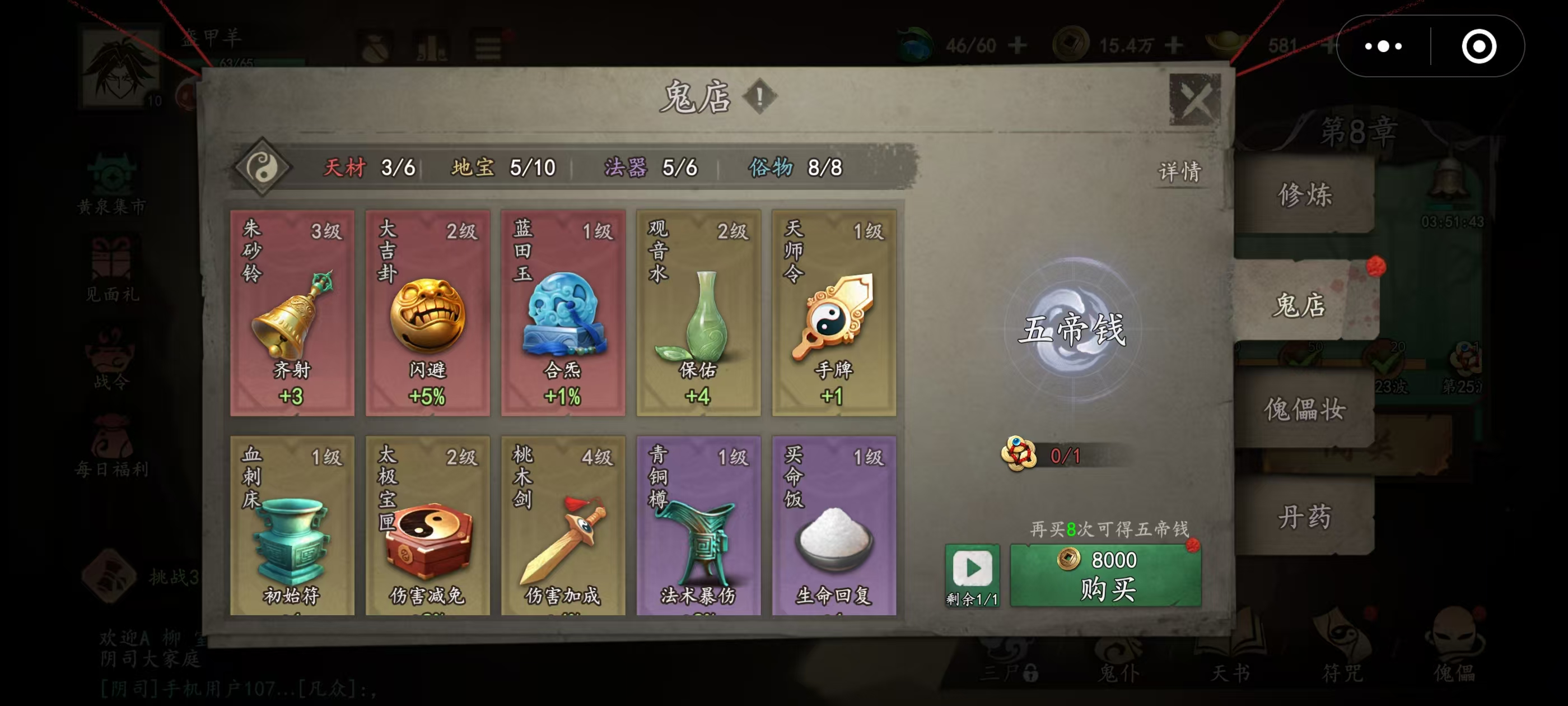Tap the info icon beside 鬼店 title

[759, 96]
